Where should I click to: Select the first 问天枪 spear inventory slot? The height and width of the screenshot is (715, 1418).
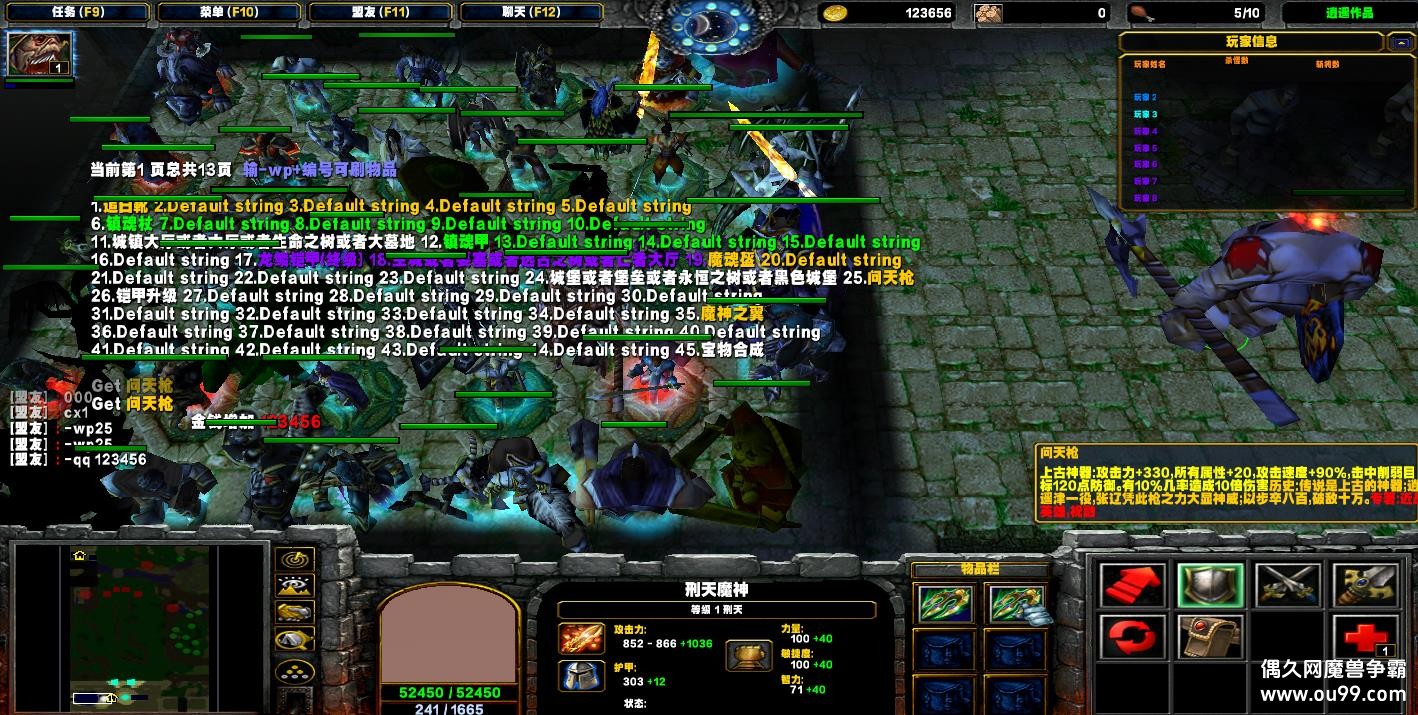(944, 603)
